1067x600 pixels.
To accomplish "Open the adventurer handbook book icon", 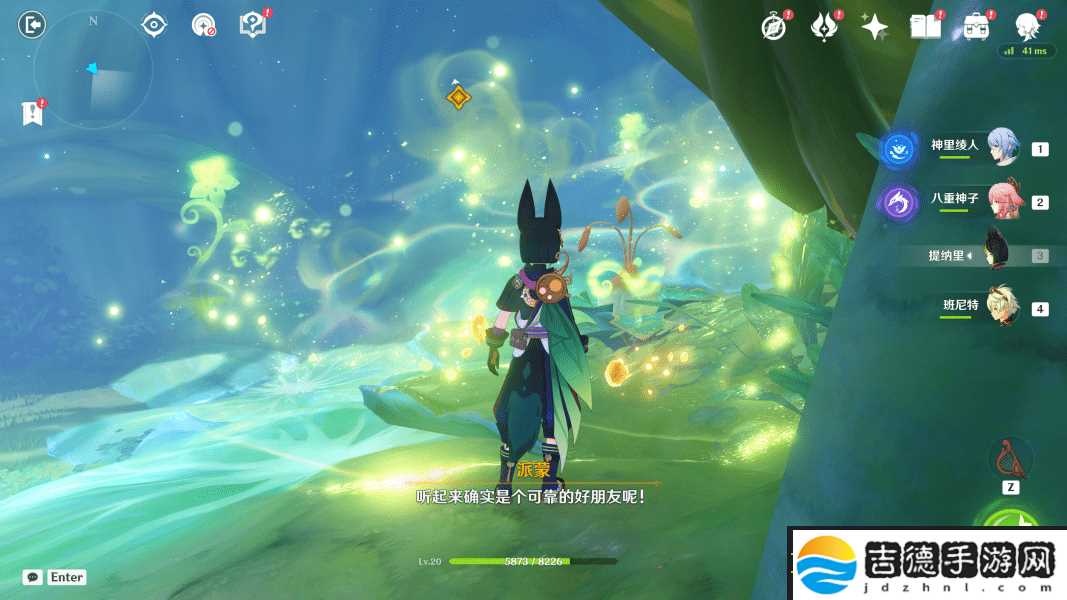I will click(x=926, y=27).
